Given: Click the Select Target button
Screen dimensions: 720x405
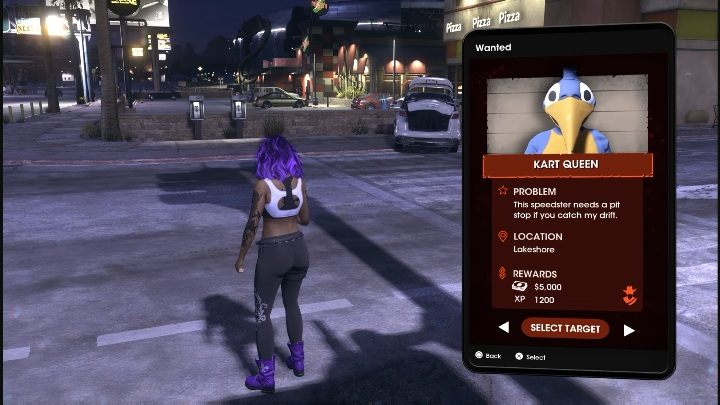Looking at the screenshot, I should (x=565, y=328).
